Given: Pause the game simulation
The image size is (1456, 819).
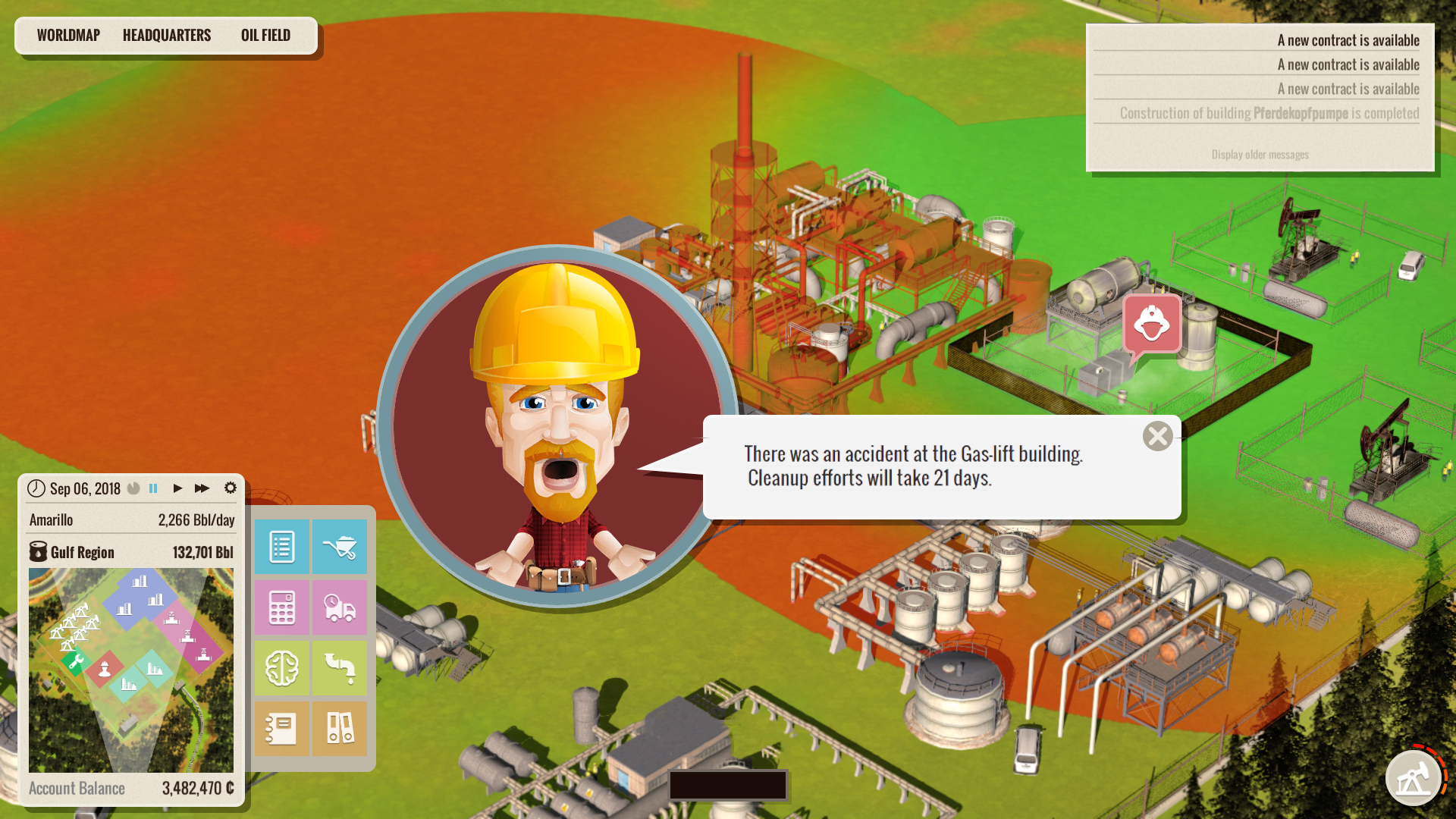Looking at the screenshot, I should coord(153,488).
